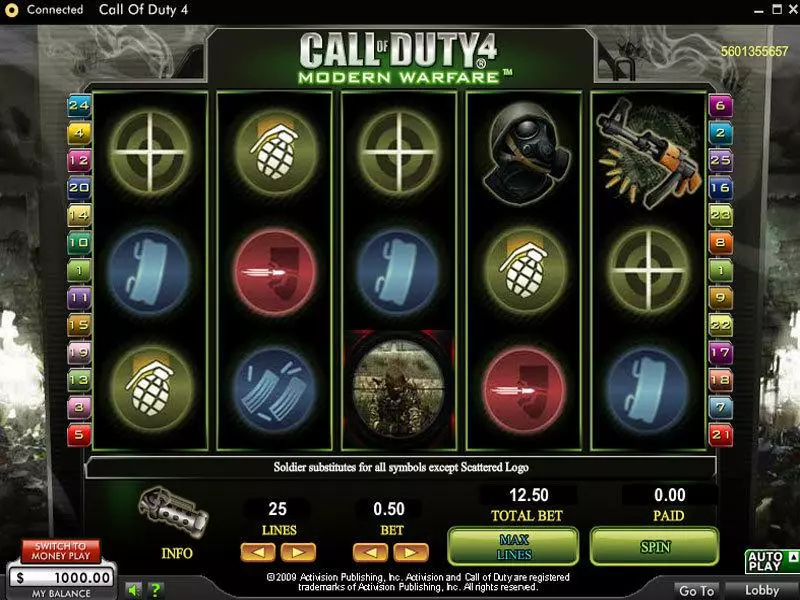
Task: Toggle the sound speaker icon
Action: pyautogui.click(x=132, y=587)
